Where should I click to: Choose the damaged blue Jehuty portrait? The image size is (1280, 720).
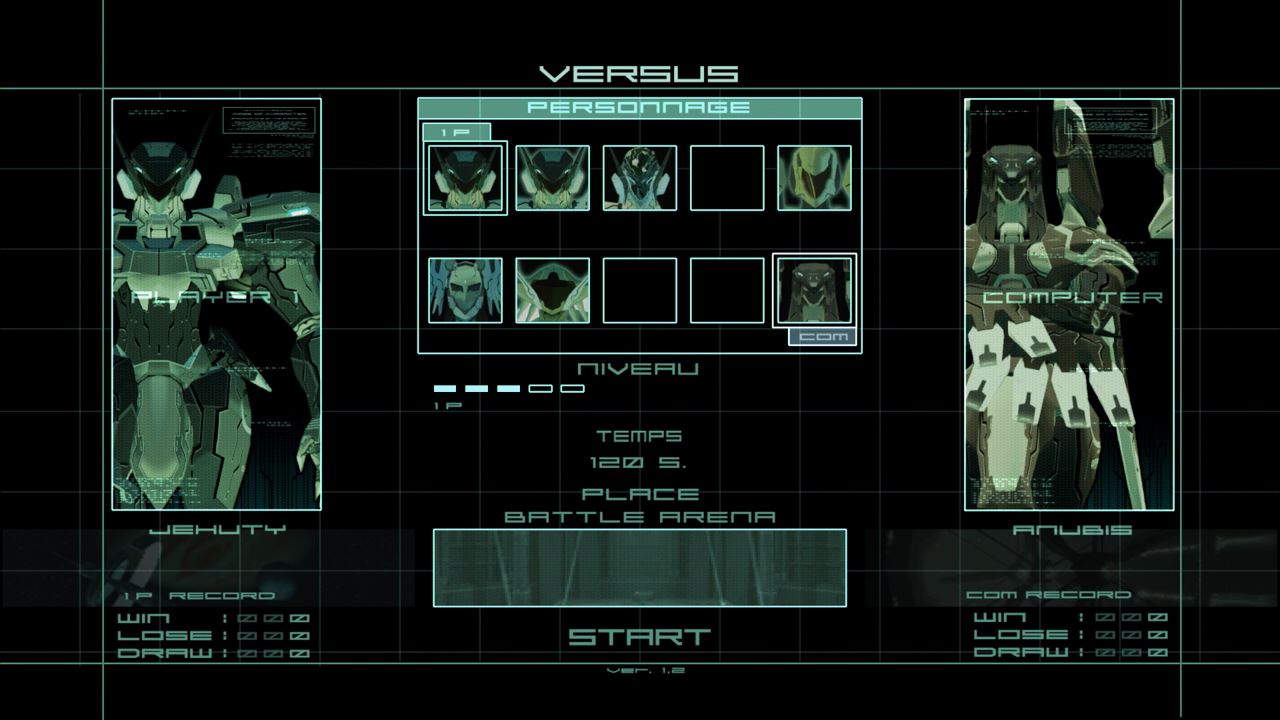point(640,178)
